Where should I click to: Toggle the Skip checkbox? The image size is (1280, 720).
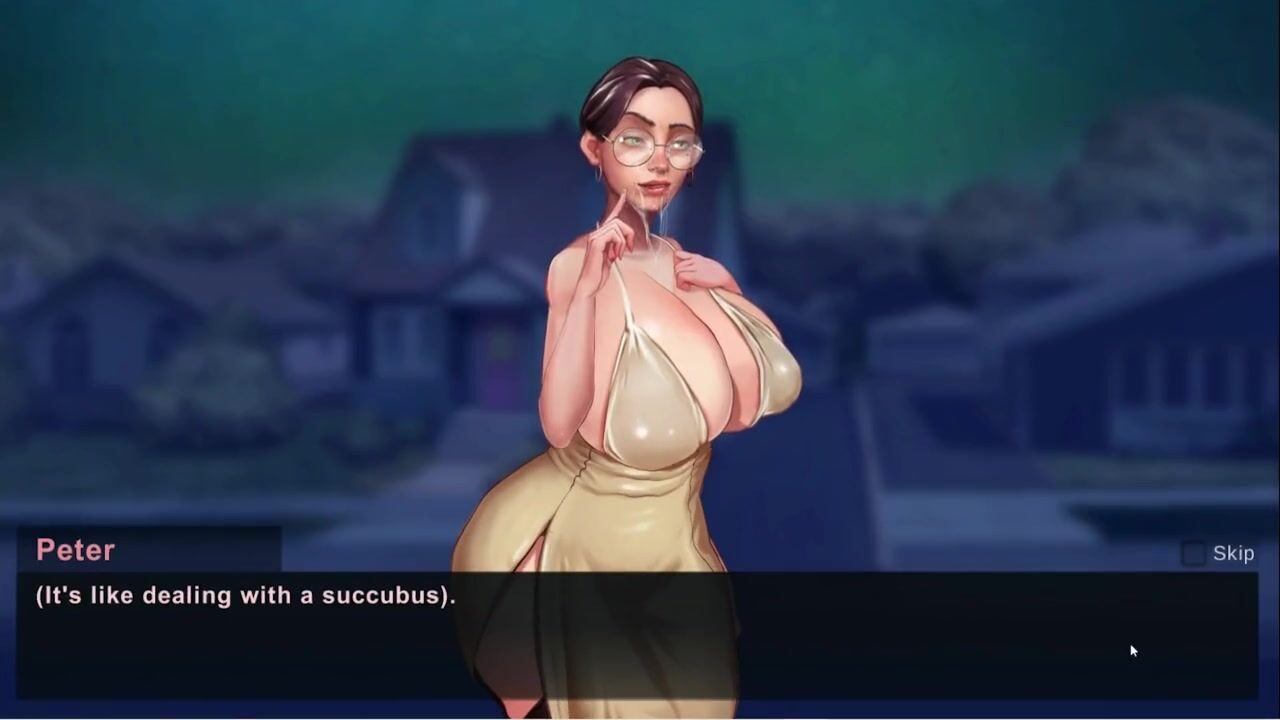point(1194,554)
